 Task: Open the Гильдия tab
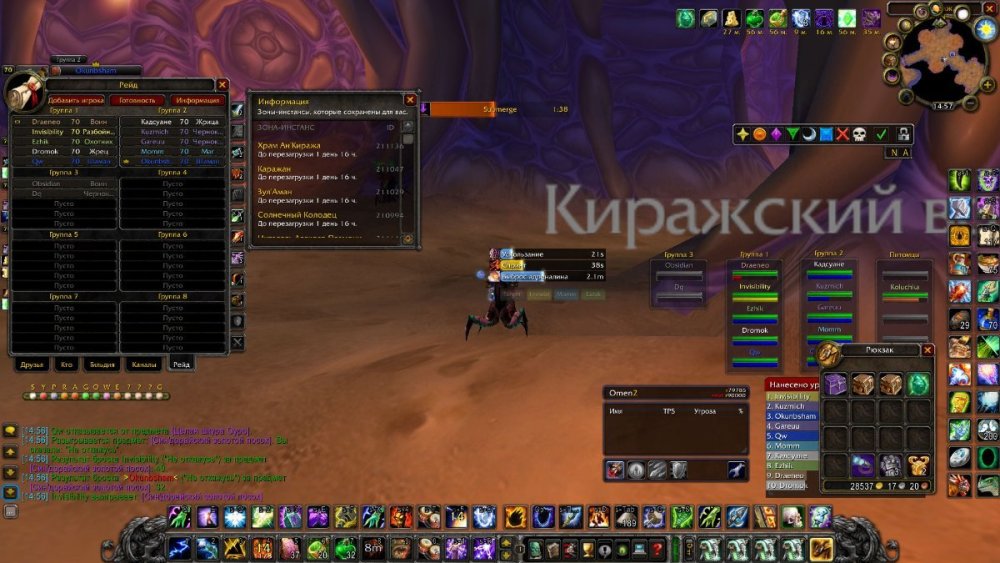tap(103, 364)
